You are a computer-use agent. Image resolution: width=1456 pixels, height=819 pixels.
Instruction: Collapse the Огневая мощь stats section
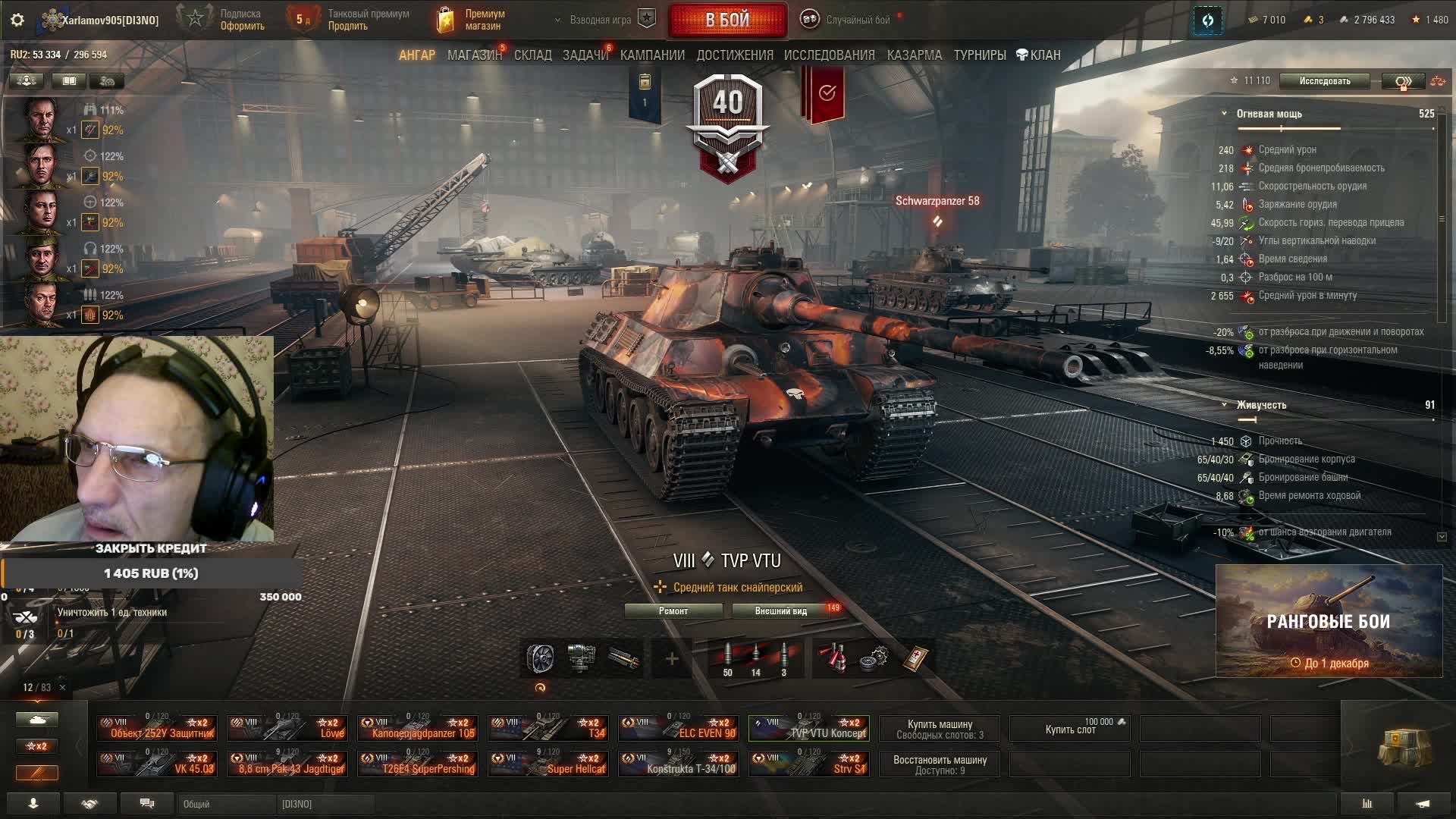click(1224, 114)
